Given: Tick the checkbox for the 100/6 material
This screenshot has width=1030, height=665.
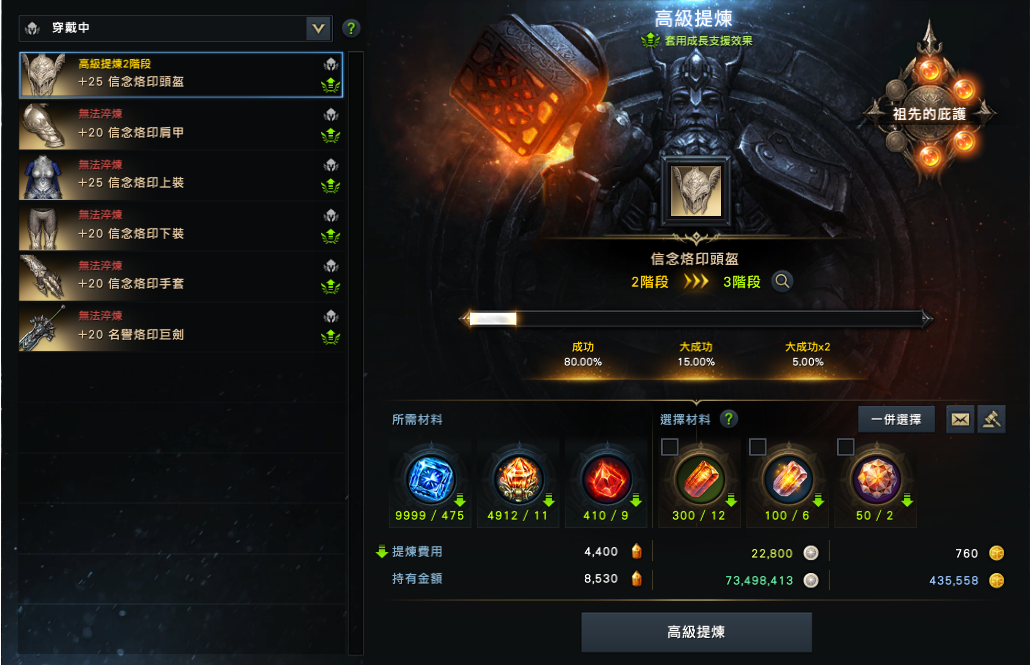Looking at the screenshot, I should [x=758, y=446].
